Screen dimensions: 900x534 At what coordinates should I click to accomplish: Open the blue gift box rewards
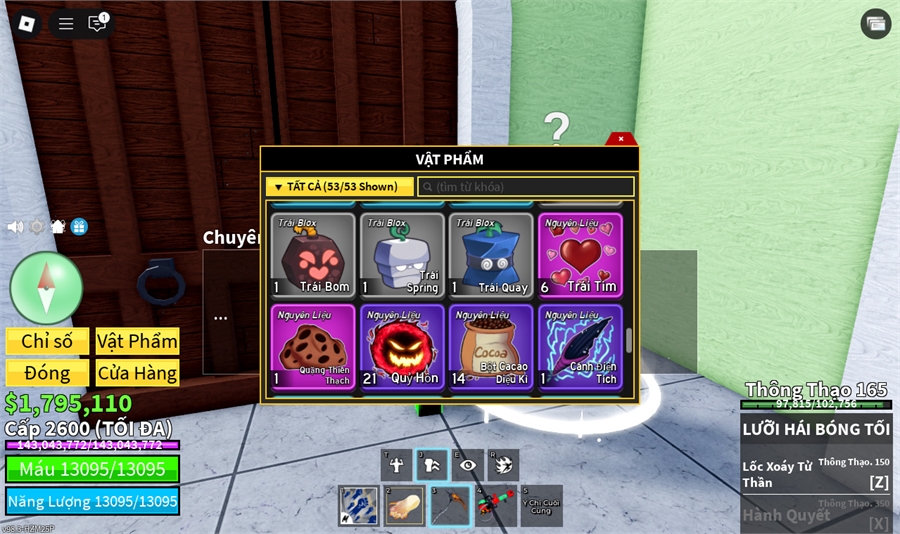click(x=79, y=227)
